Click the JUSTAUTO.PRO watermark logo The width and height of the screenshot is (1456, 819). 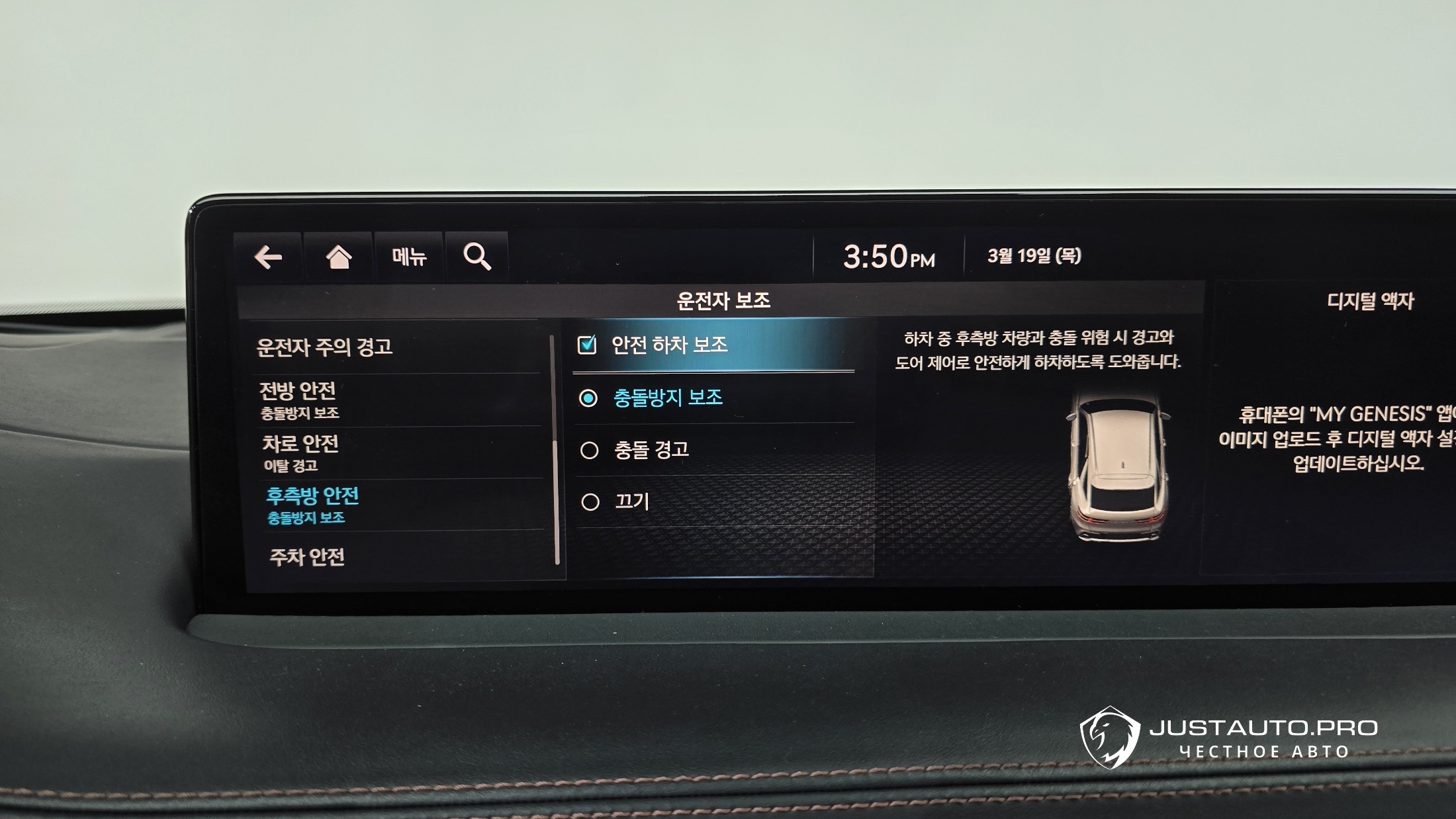click(x=1228, y=737)
